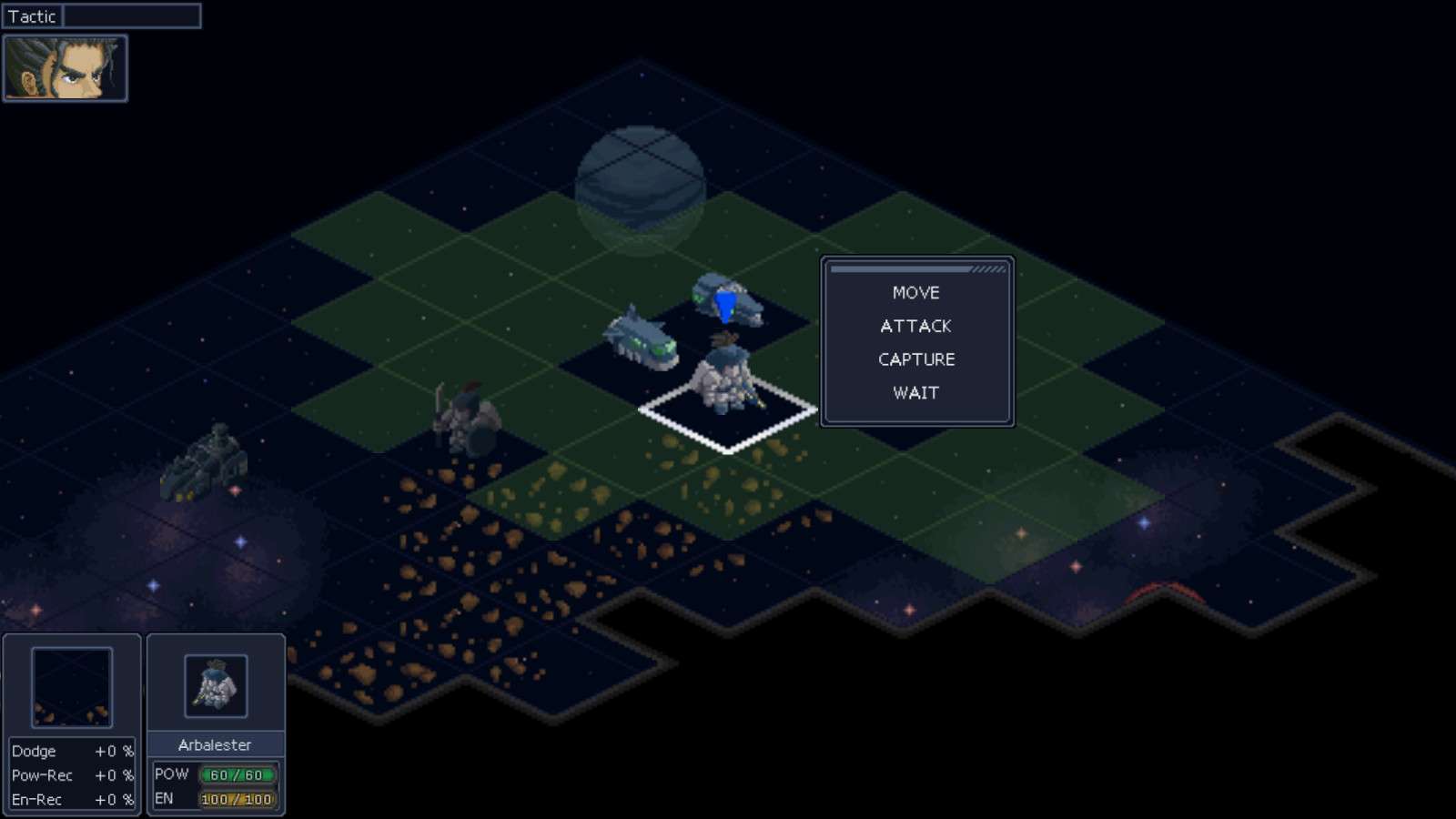Click the spear-wielding soldier unit
Viewport: 1456px width, 819px height.
[x=464, y=414]
